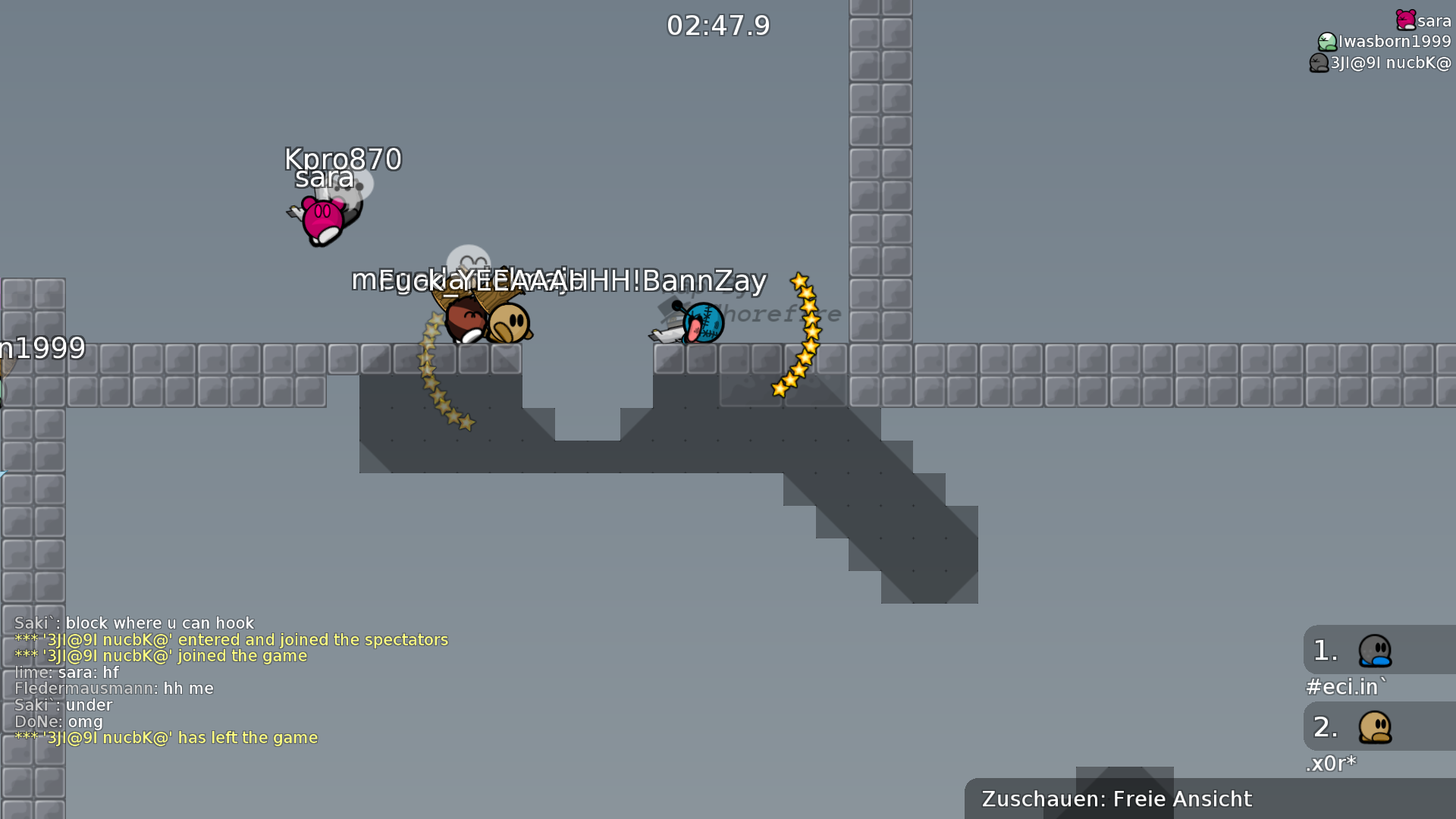Click Saki`'s chat message about hooking blocks
Screen dimensions: 1456x819
coord(133,622)
